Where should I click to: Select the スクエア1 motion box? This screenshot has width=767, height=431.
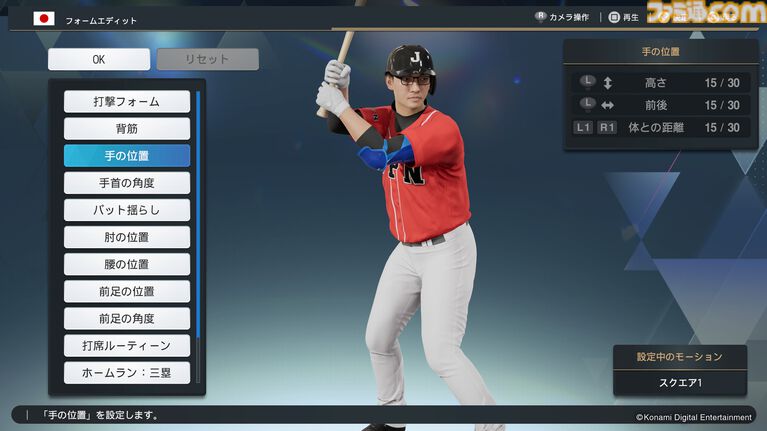[679, 383]
